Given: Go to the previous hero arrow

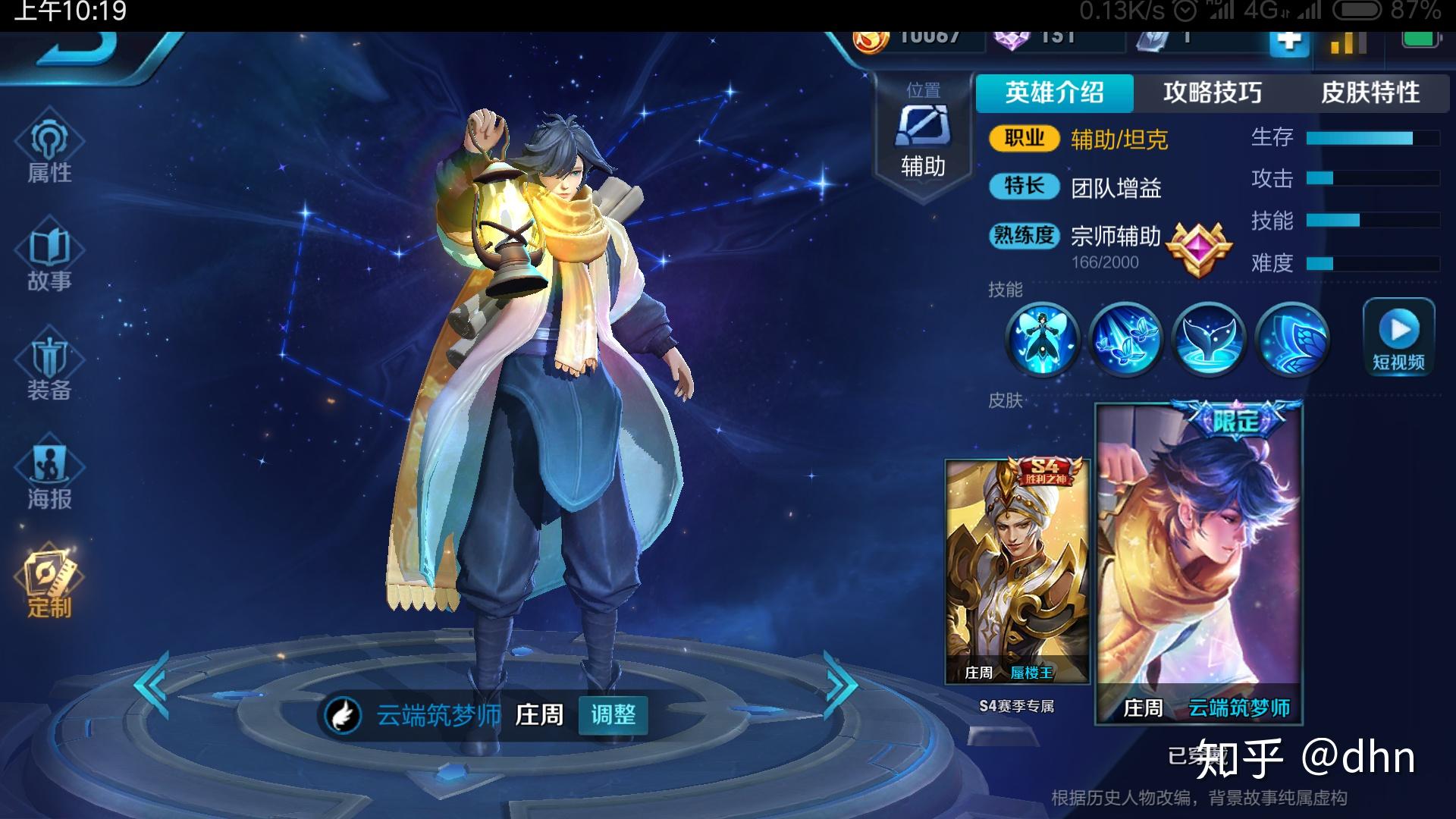Looking at the screenshot, I should pos(152,684).
